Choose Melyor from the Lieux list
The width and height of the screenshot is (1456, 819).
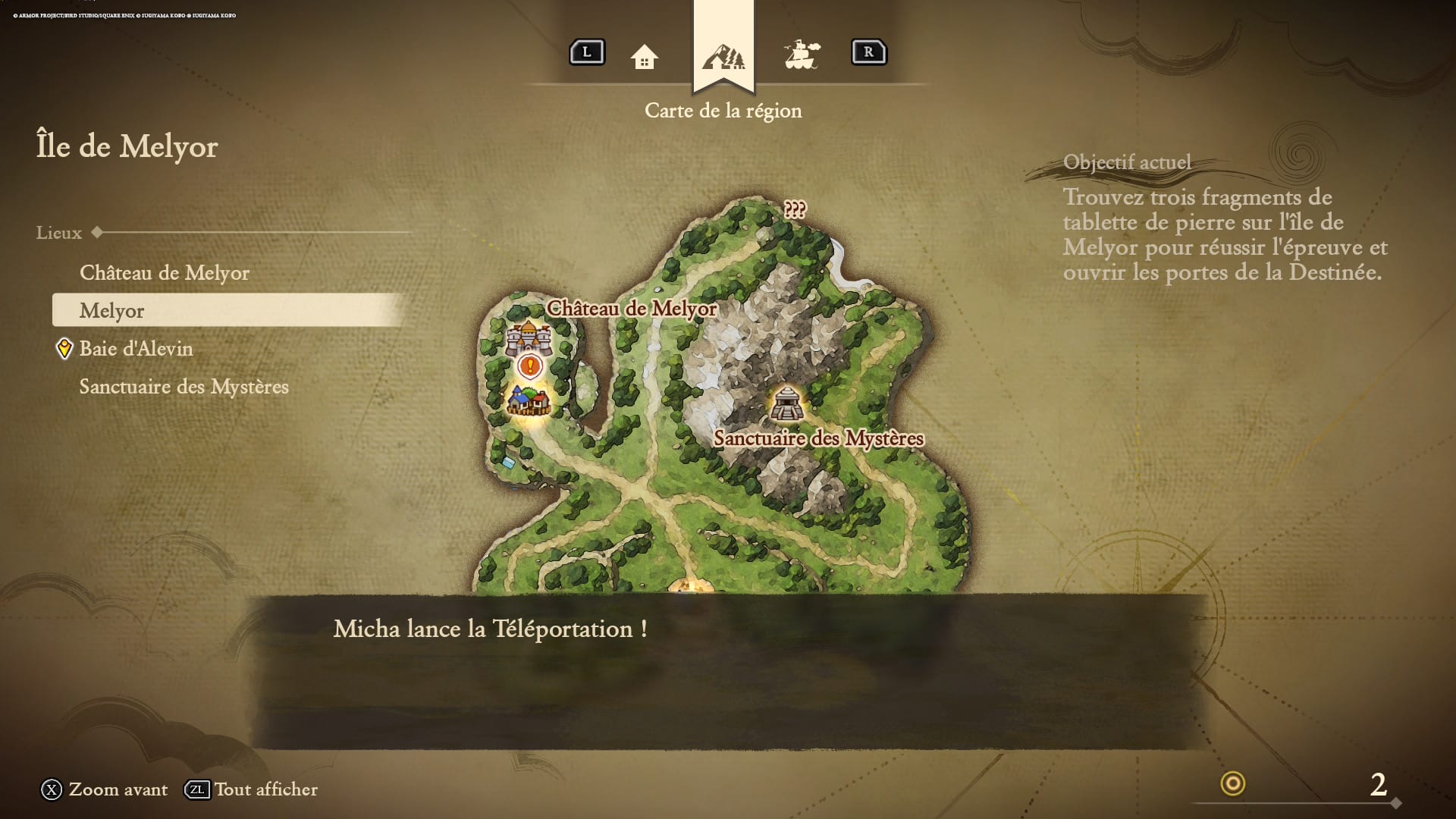(112, 311)
